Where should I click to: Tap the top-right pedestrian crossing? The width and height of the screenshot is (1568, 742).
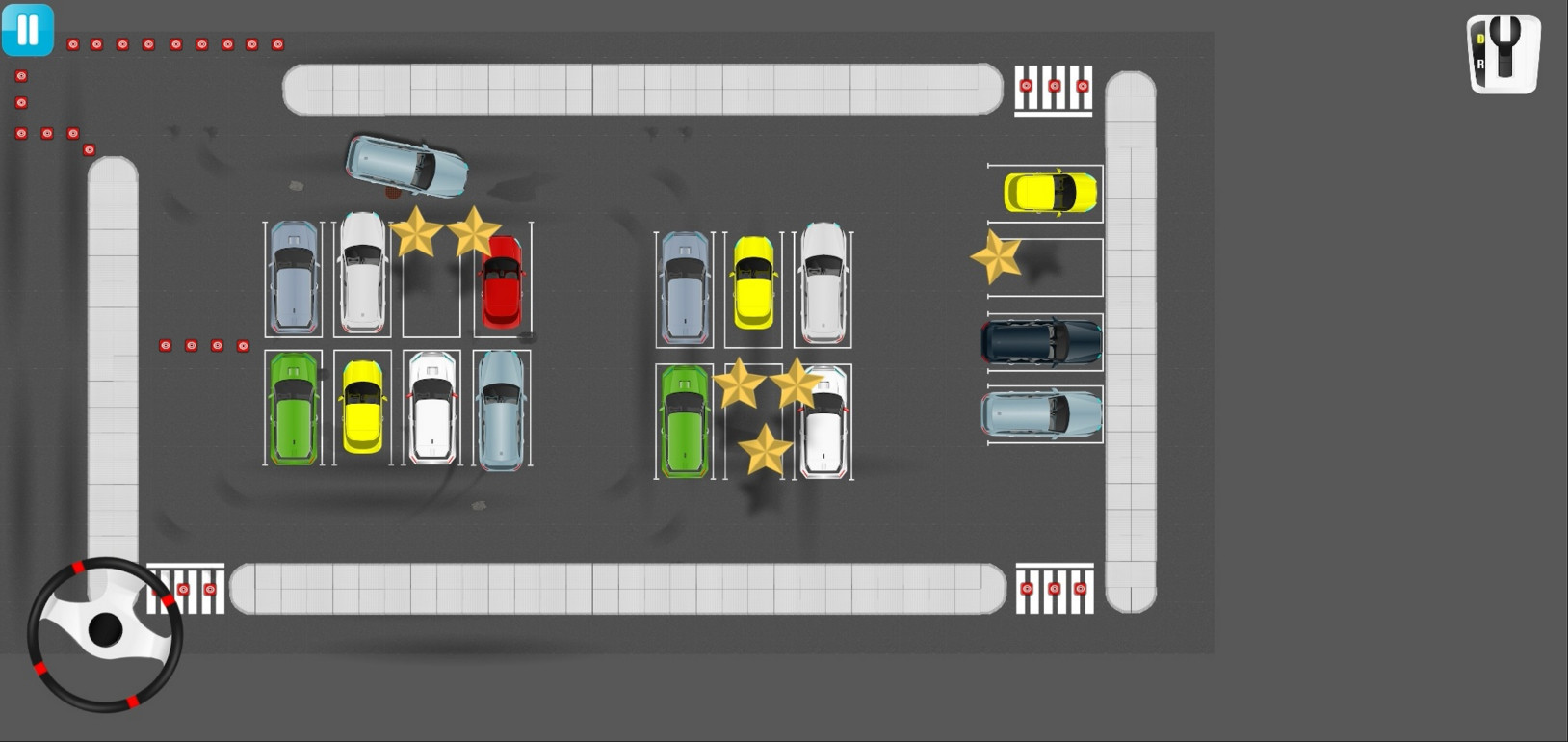point(1053,87)
